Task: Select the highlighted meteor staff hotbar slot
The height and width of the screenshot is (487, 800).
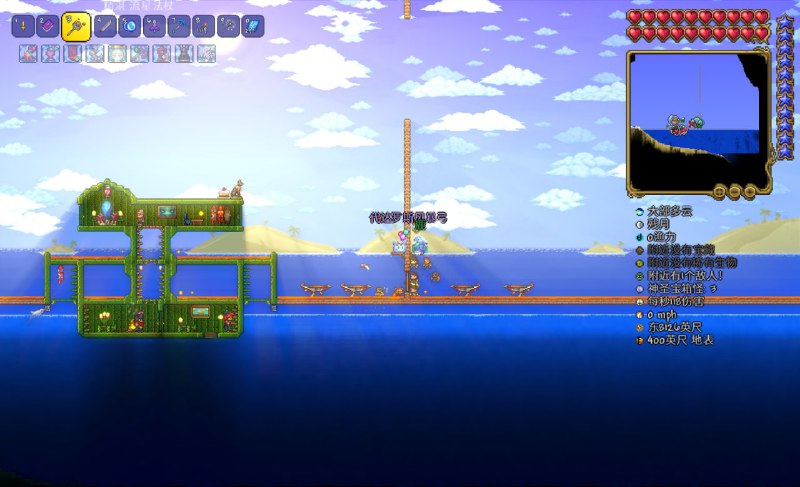Action: pyautogui.click(x=76, y=26)
